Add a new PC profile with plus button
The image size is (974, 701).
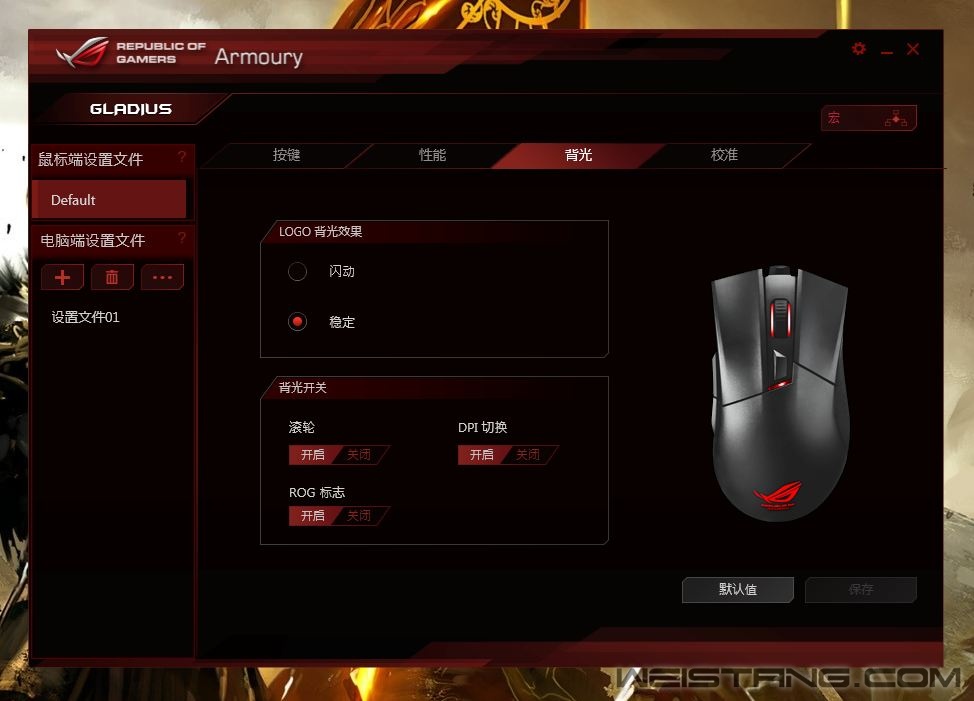coord(62,277)
